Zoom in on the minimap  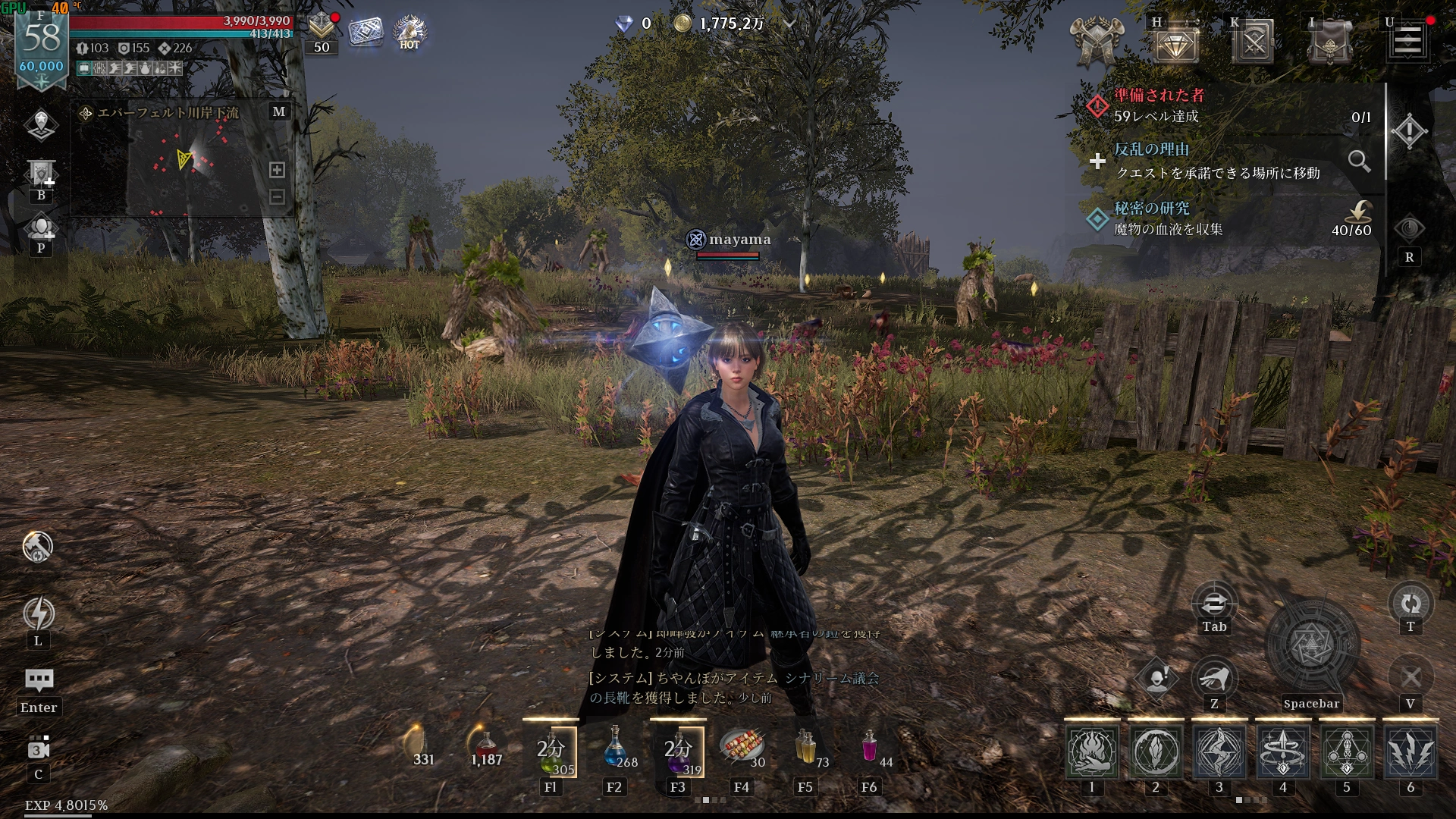click(x=278, y=170)
